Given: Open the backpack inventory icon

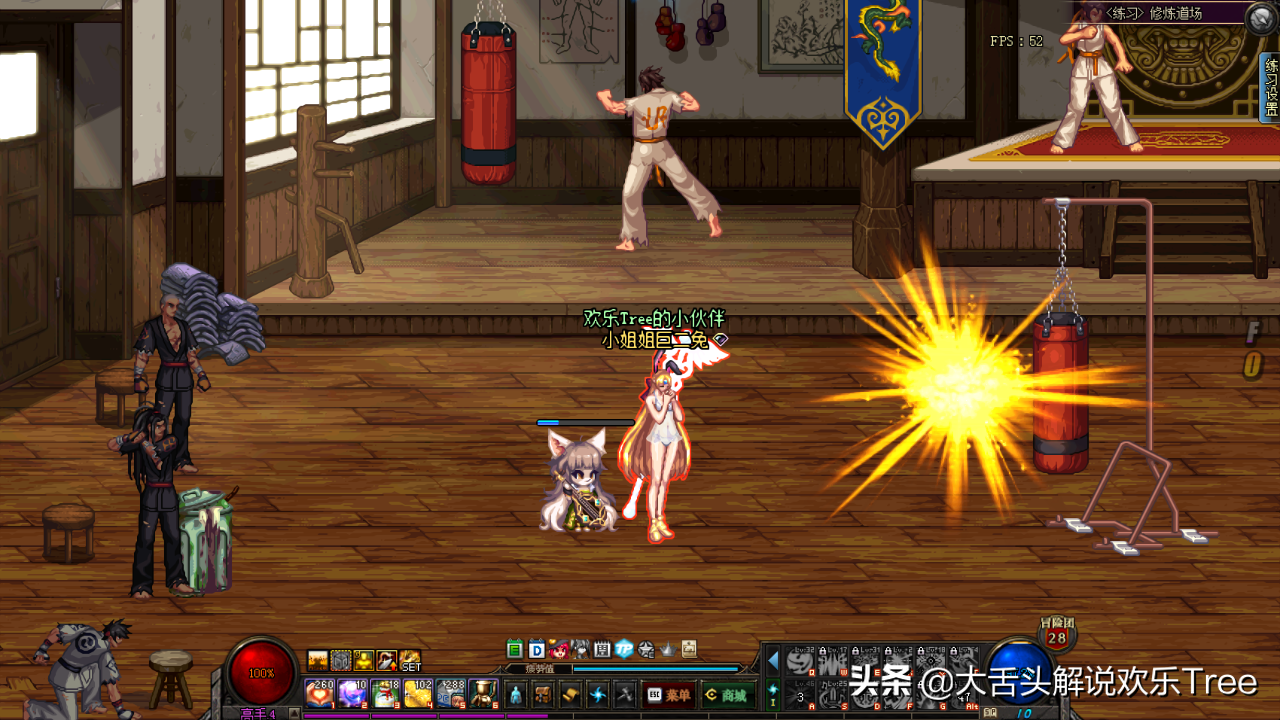Looking at the screenshot, I should (x=542, y=694).
